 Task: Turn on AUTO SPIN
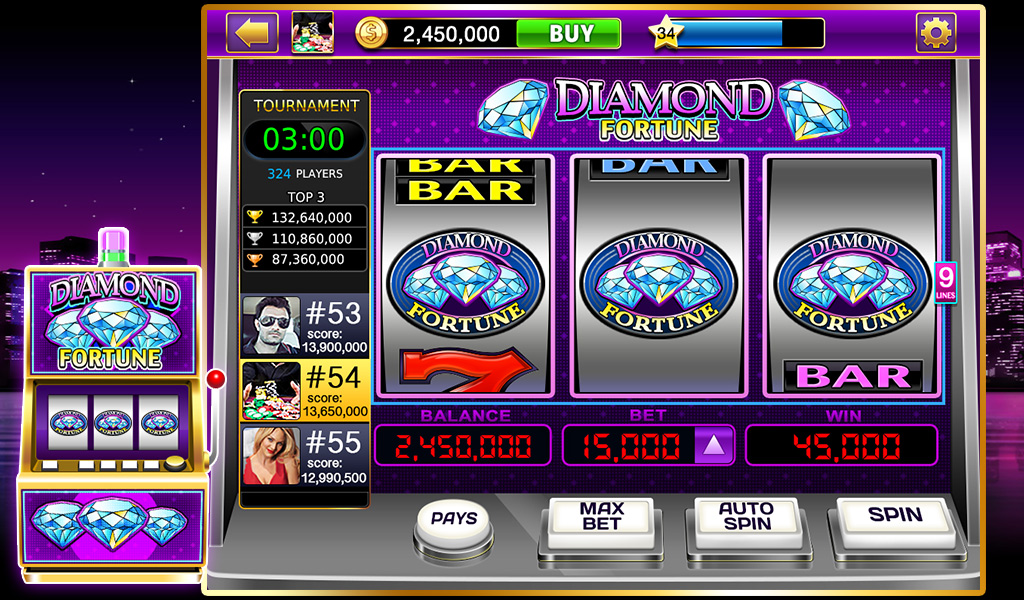pos(746,520)
